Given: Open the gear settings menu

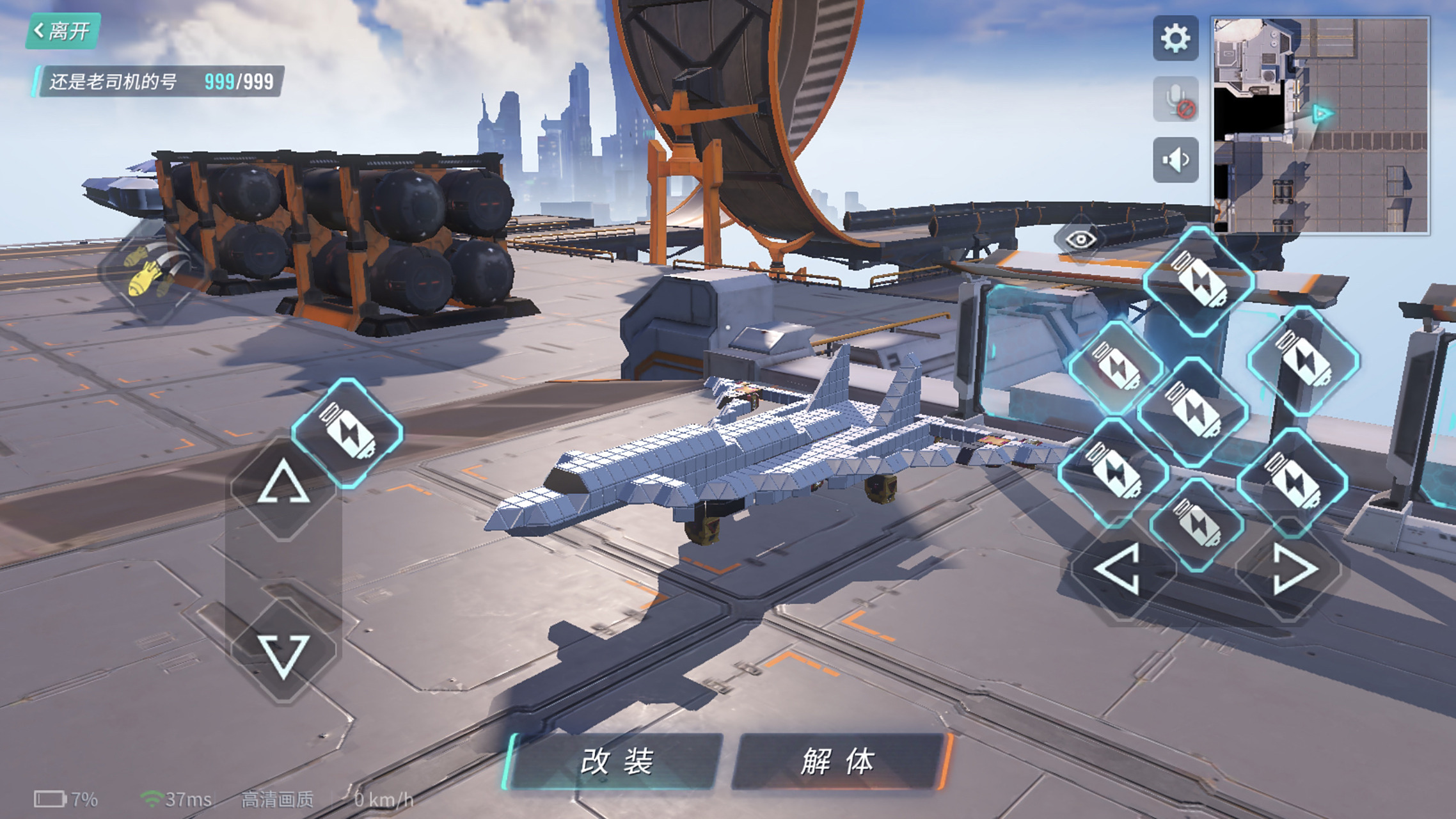Looking at the screenshot, I should coord(1175,38).
